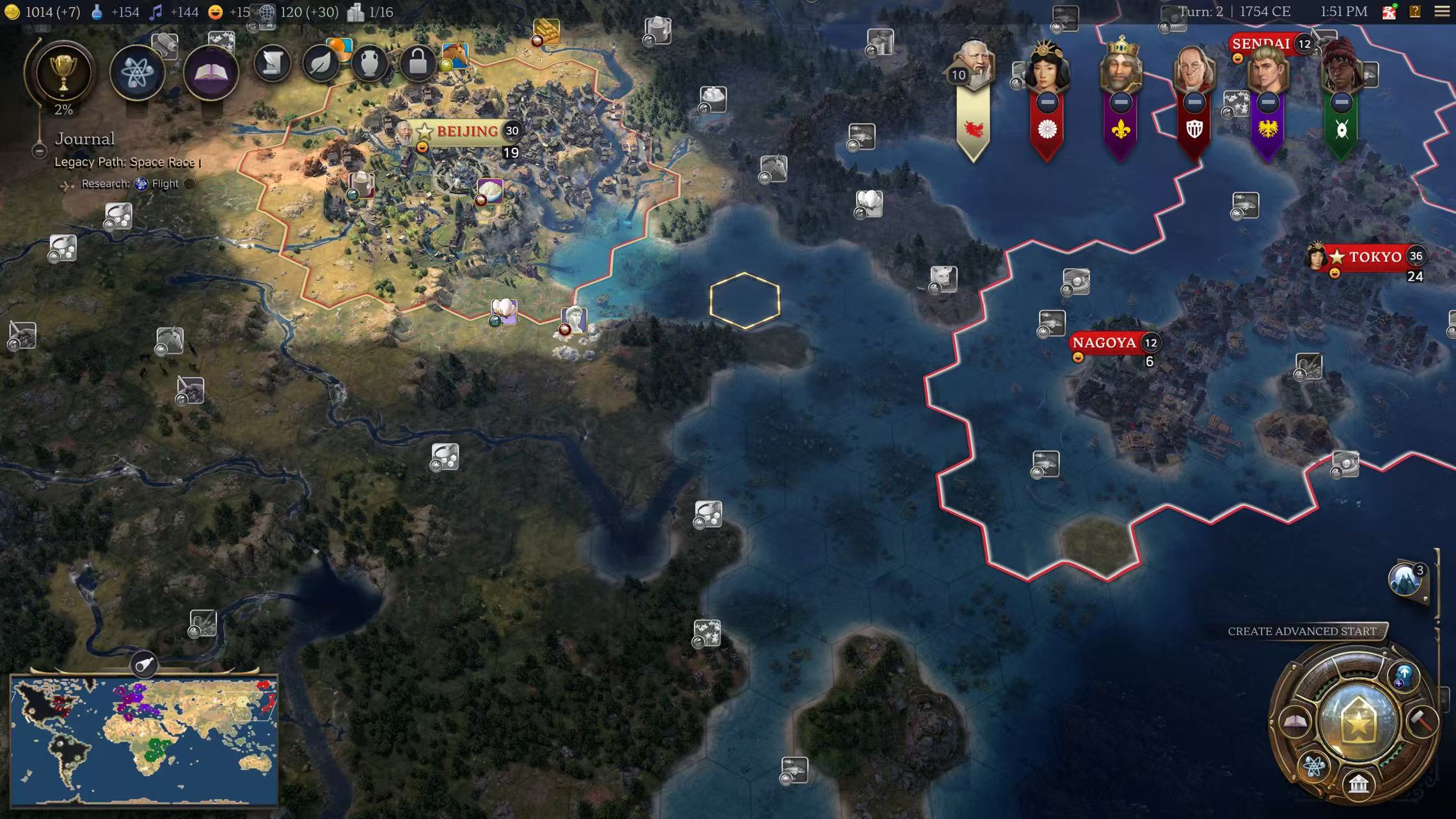1456x819 pixels.
Task: Open the unlocks padlock button
Action: (x=417, y=63)
